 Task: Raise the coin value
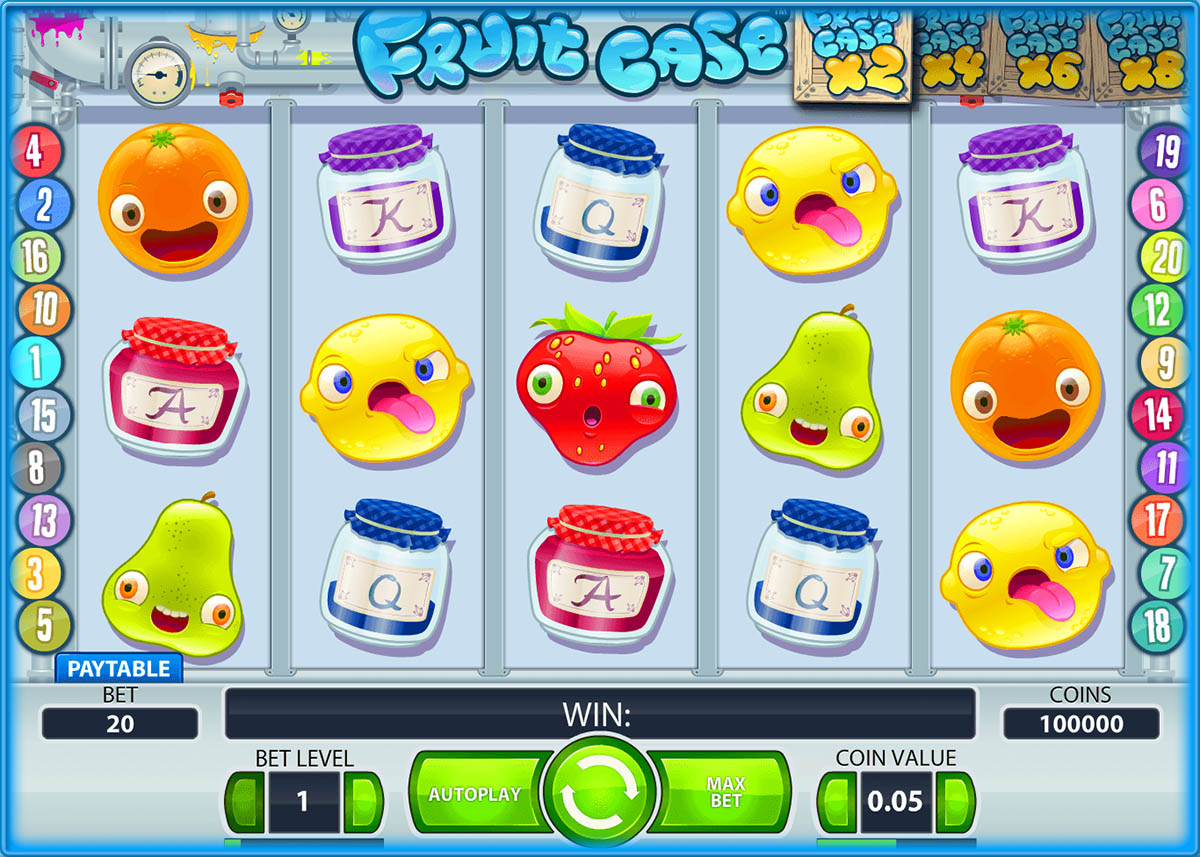click(x=957, y=801)
